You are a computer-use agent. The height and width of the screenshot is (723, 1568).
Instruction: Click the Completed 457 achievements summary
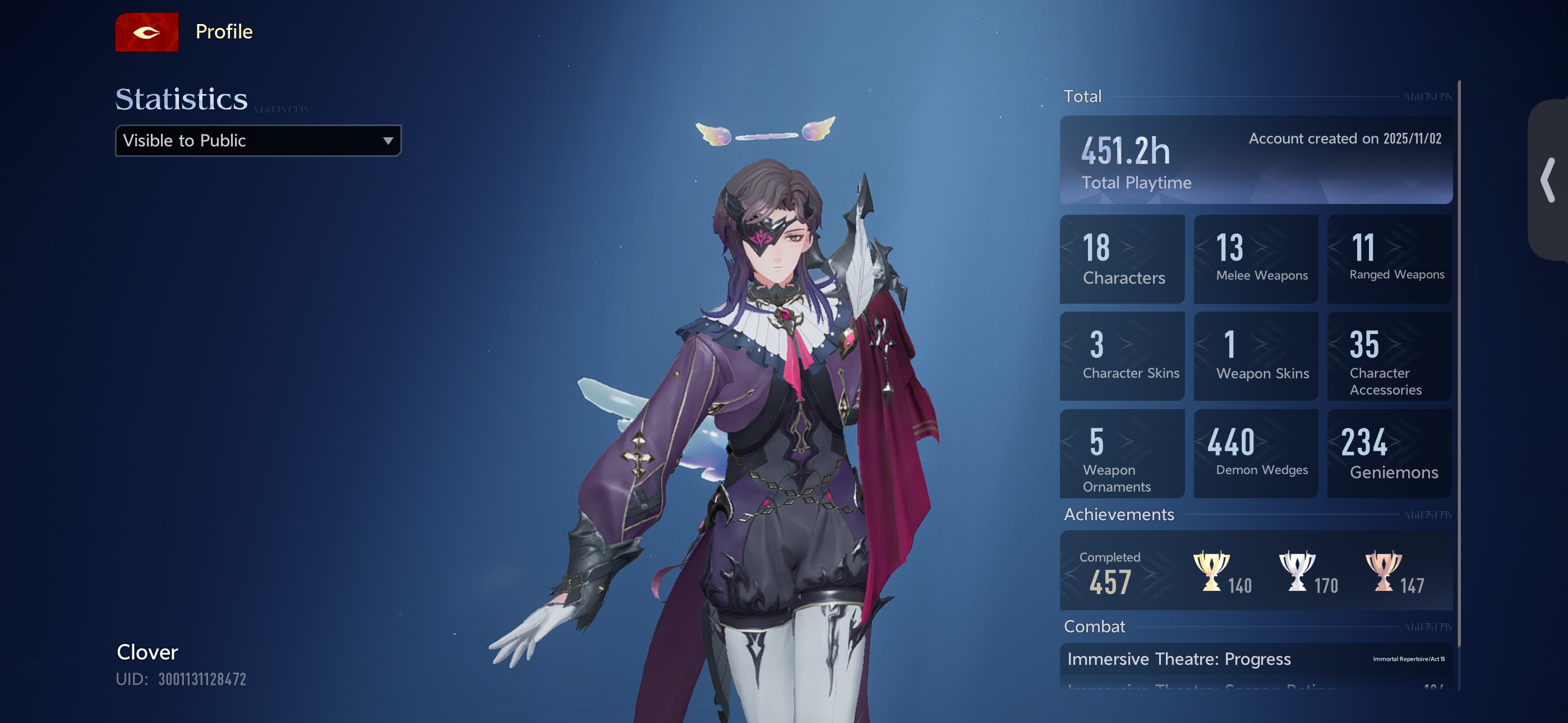(x=1111, y=572)
